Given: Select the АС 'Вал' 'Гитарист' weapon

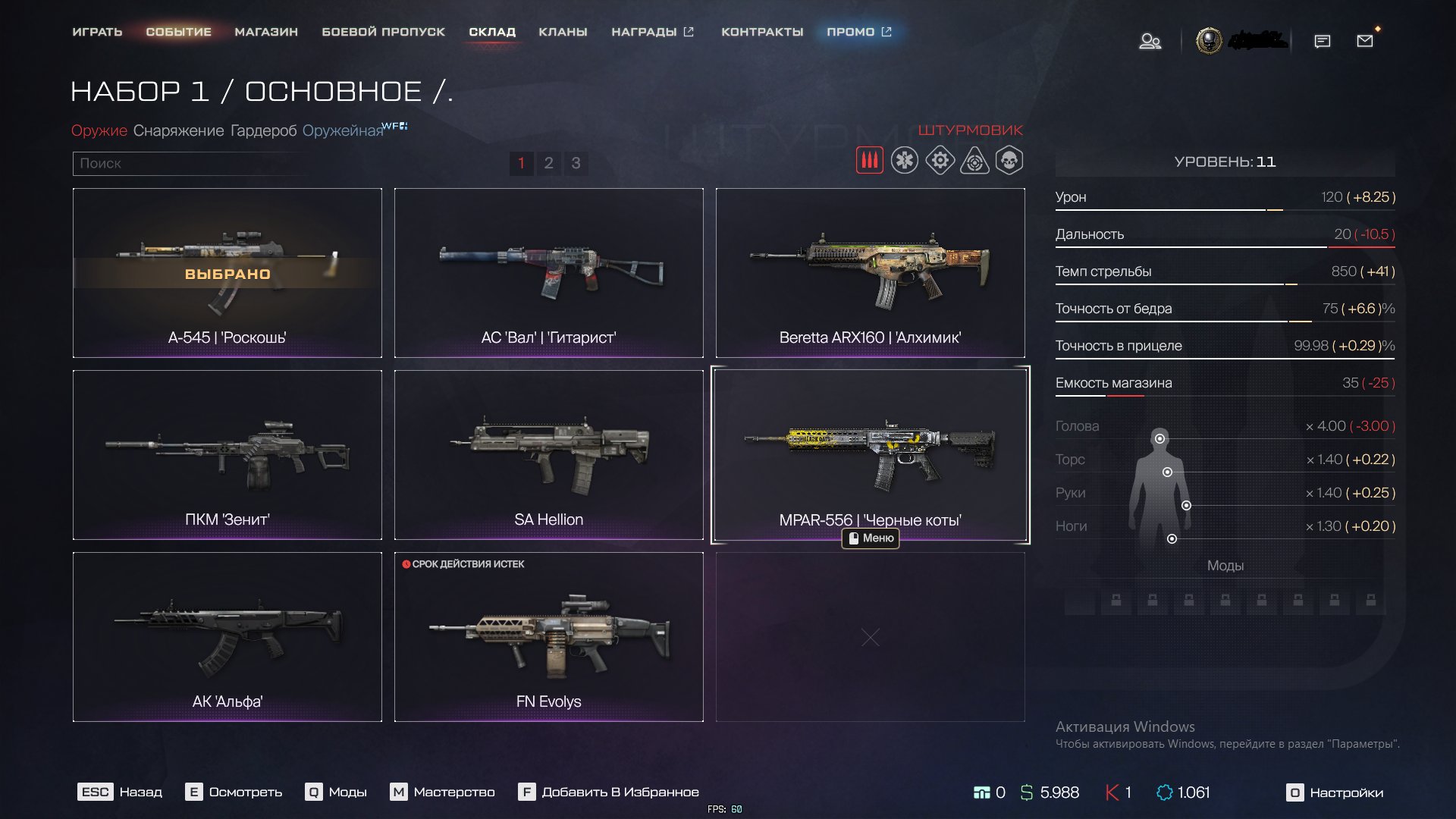Looking at the screenshot, I should point(548,273).
